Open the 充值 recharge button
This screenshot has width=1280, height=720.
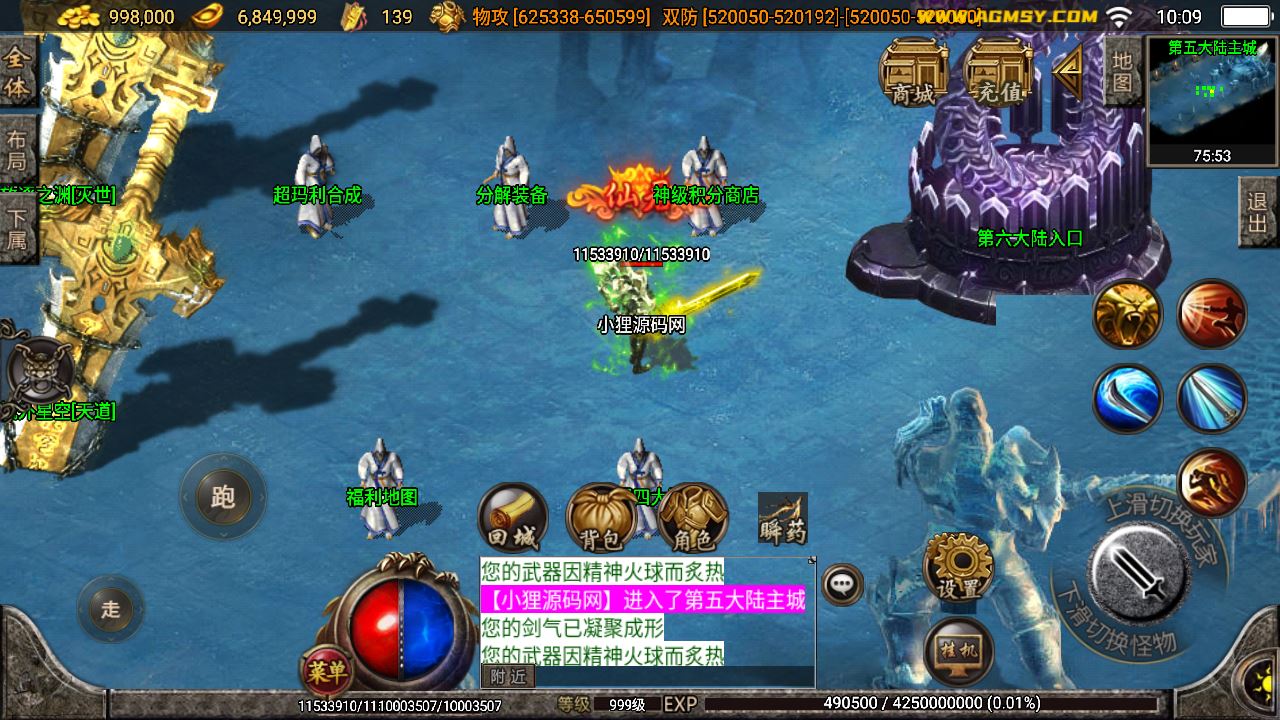click(1001, 72)
